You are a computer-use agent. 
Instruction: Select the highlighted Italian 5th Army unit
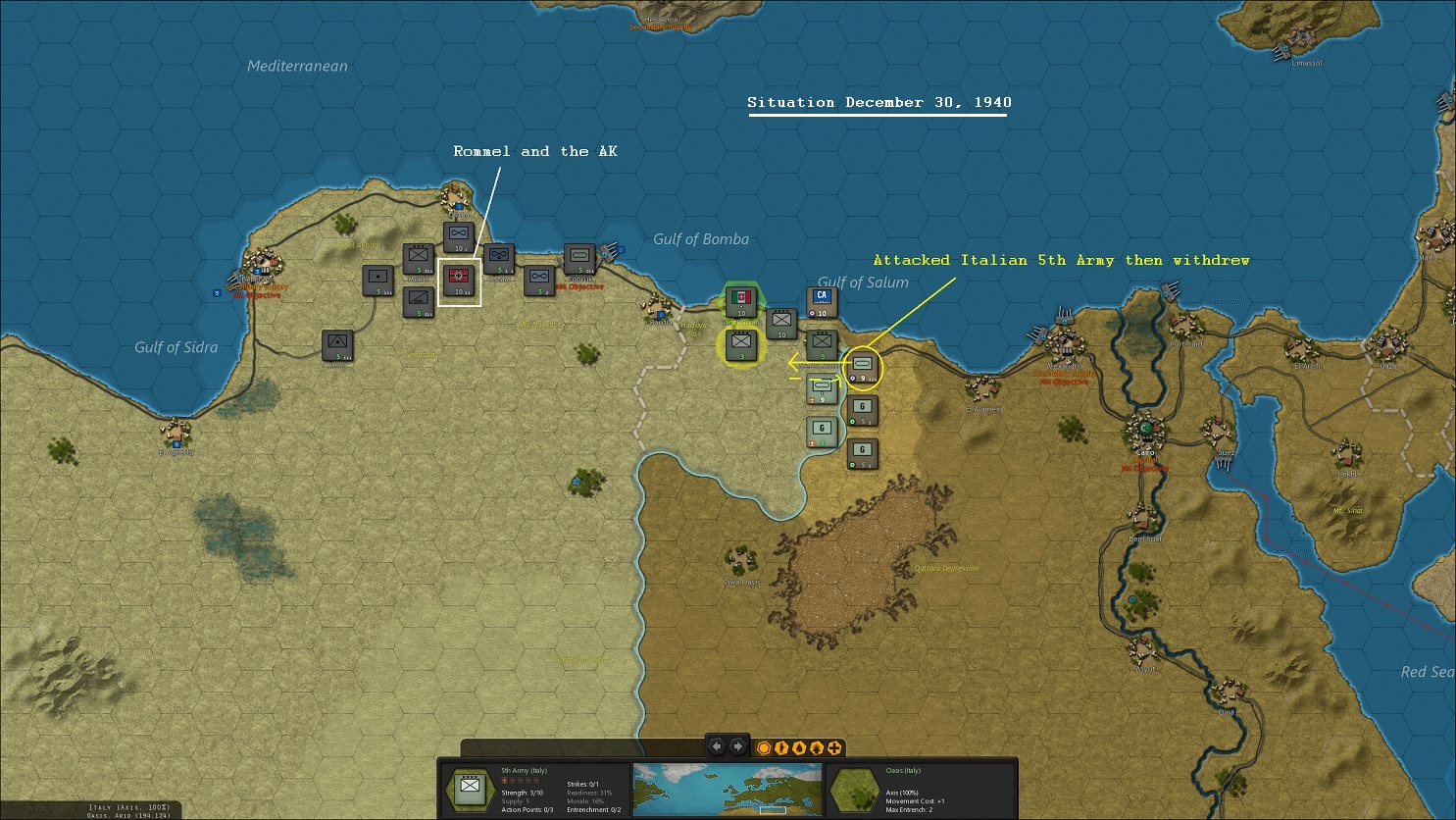click(741, 344)
